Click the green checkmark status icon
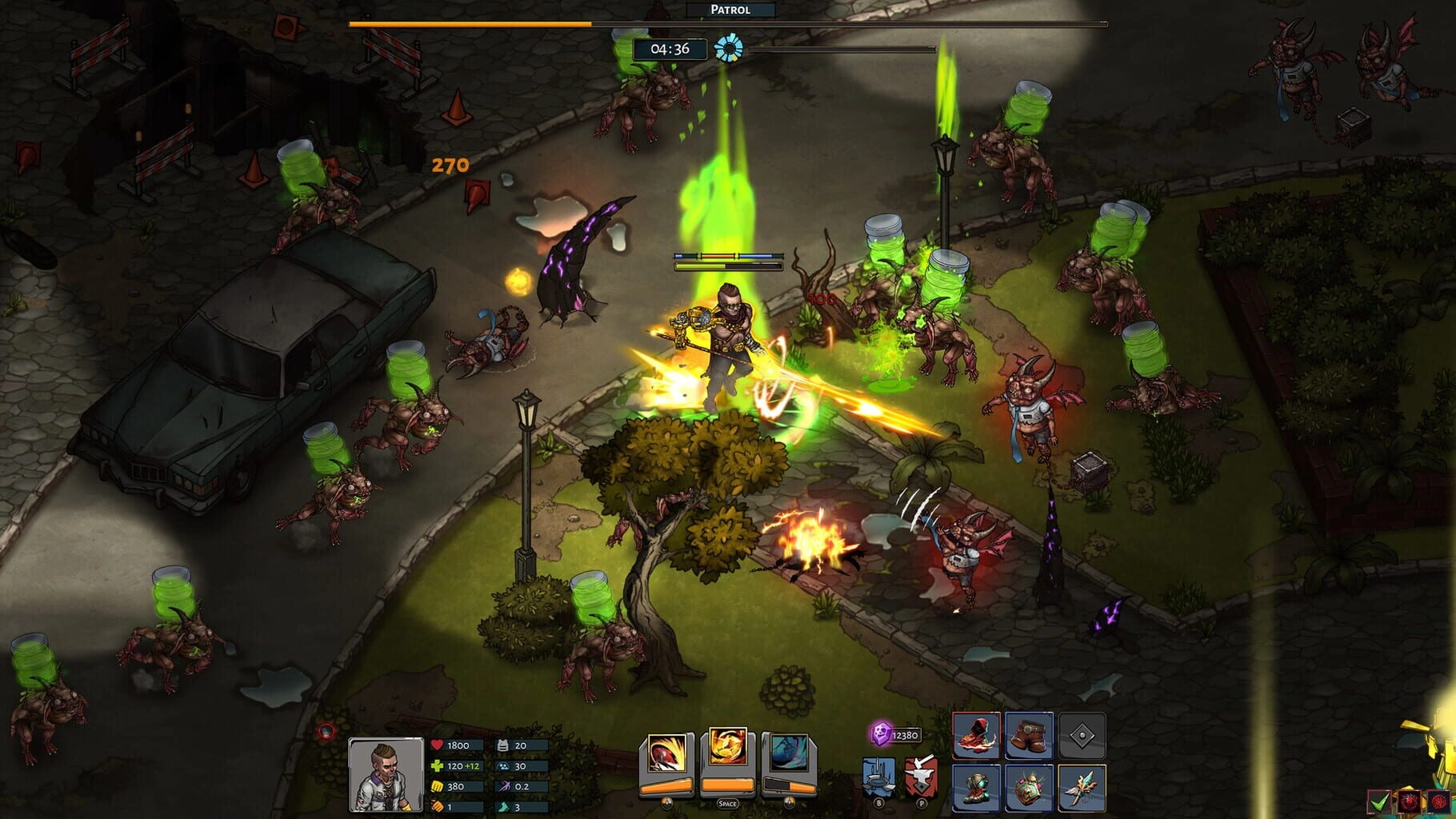1456x819 pixels. tap(1378, 801)
